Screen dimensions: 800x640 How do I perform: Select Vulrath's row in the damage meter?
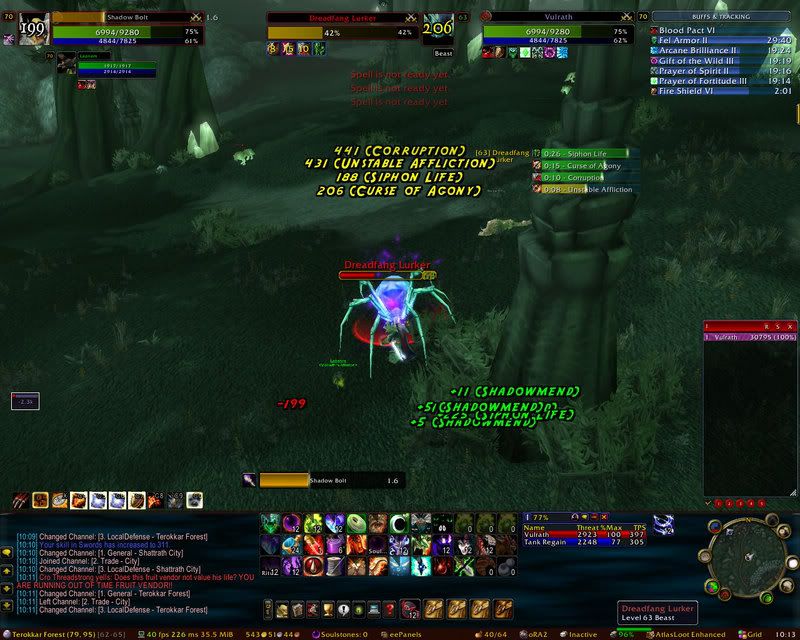pos(749,339)
